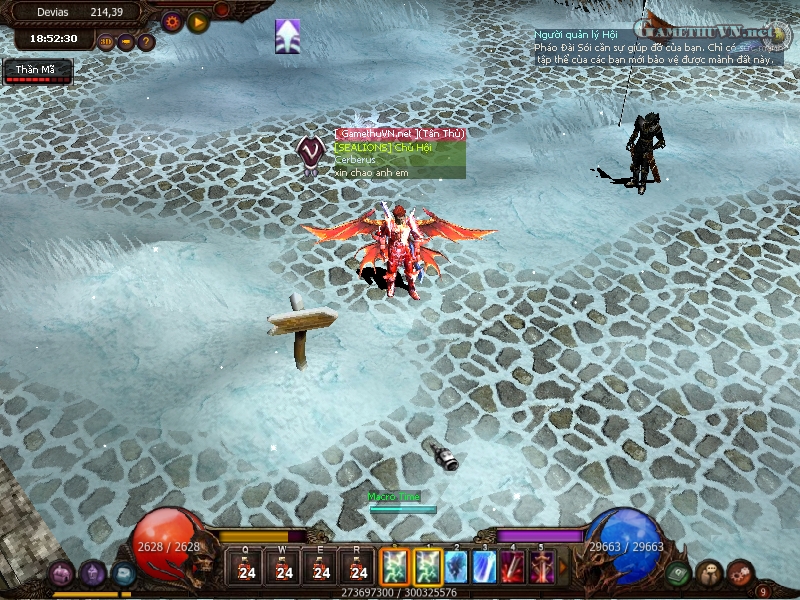This screenshot has height=600, width=800.
Task: Activate the green lightning skill in slot 1
Action: [428, 567]
